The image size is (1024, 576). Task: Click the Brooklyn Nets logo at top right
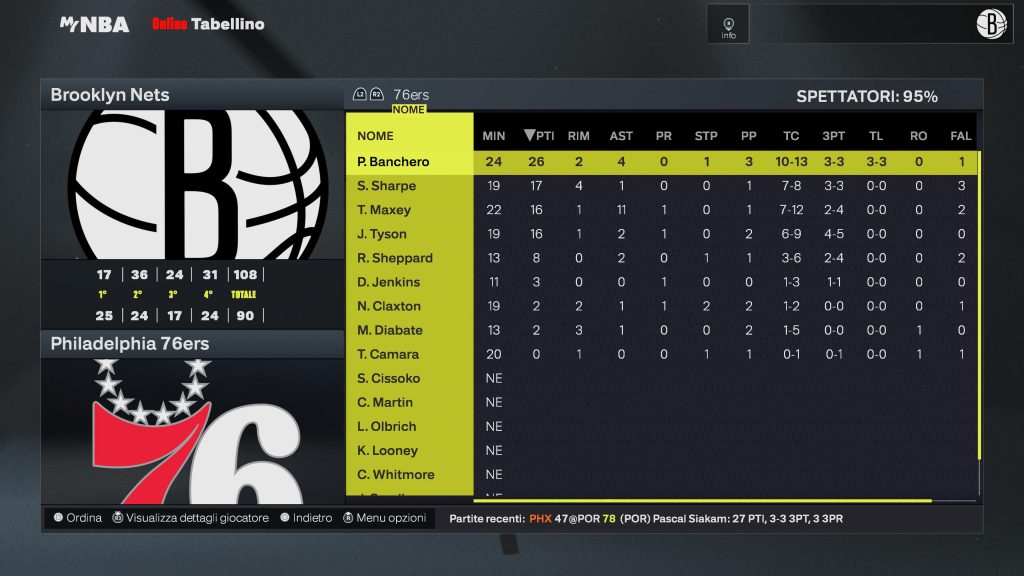[991, 24]
